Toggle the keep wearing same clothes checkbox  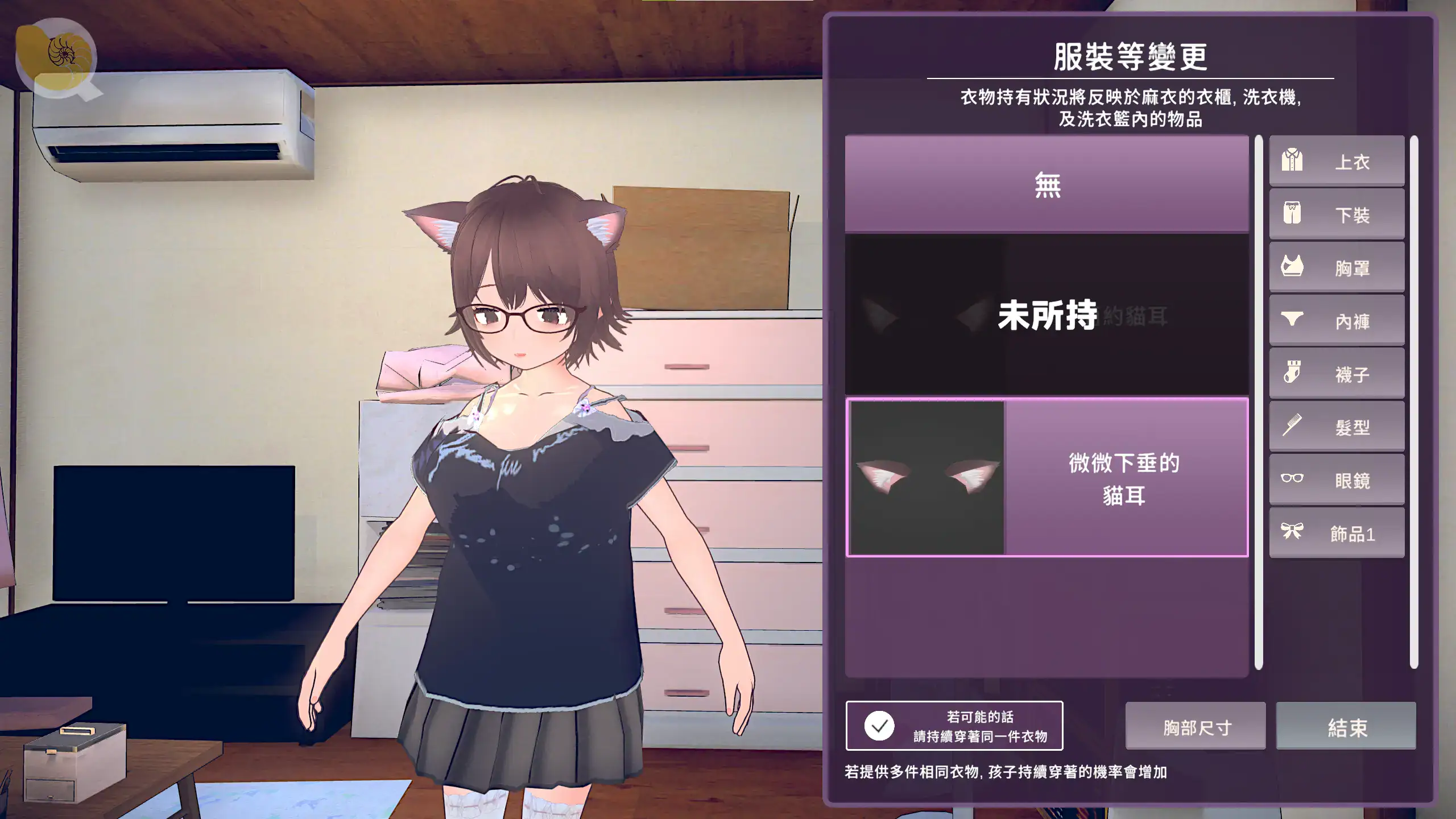tap(879, 726)
